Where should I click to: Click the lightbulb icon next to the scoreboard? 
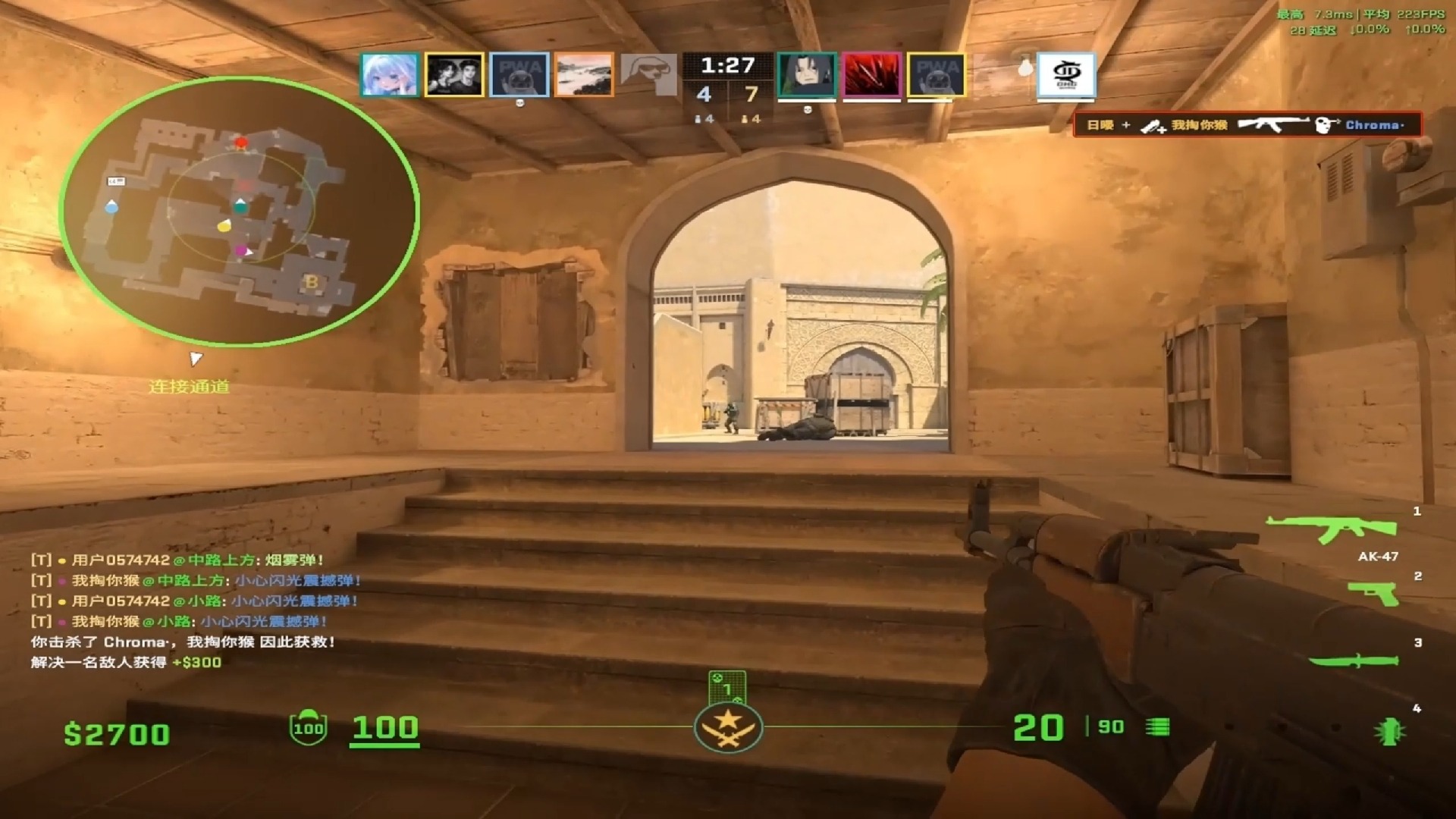(x=1028, y=67)
